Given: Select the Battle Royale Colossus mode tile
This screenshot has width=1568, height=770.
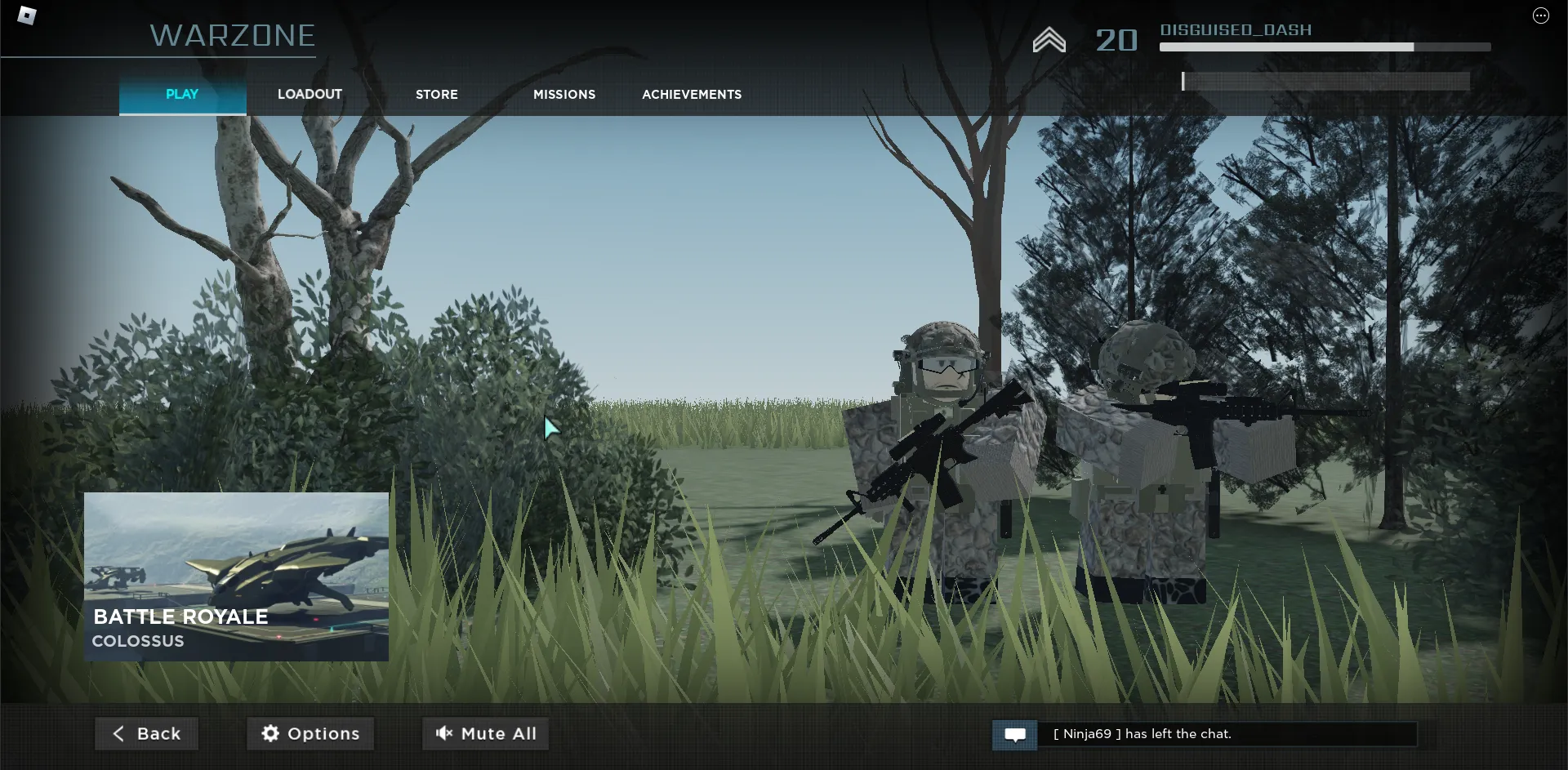Looking at the screenshot, I should tap(236, 576).
